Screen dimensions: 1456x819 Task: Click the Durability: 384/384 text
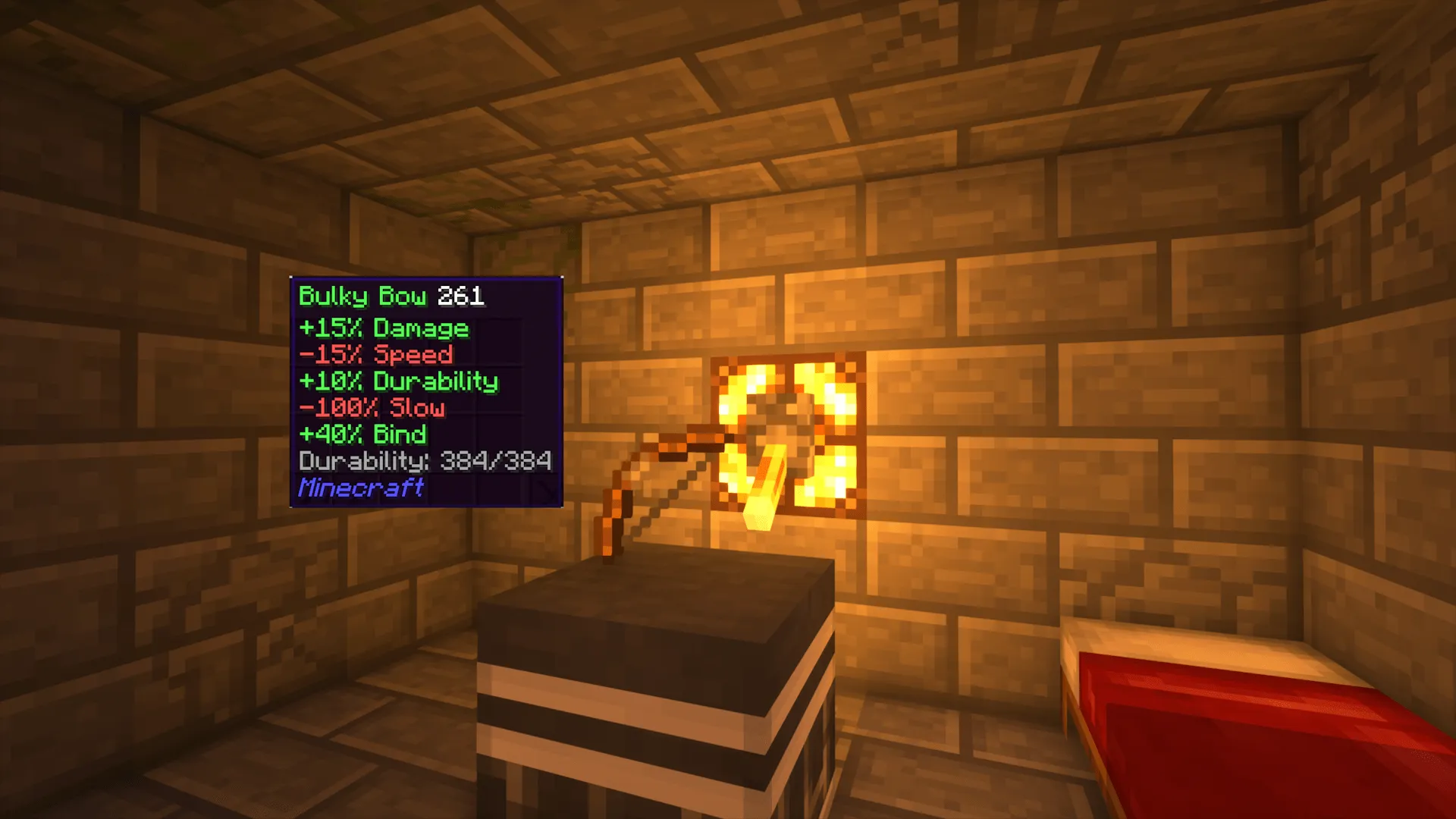(425, 461)
